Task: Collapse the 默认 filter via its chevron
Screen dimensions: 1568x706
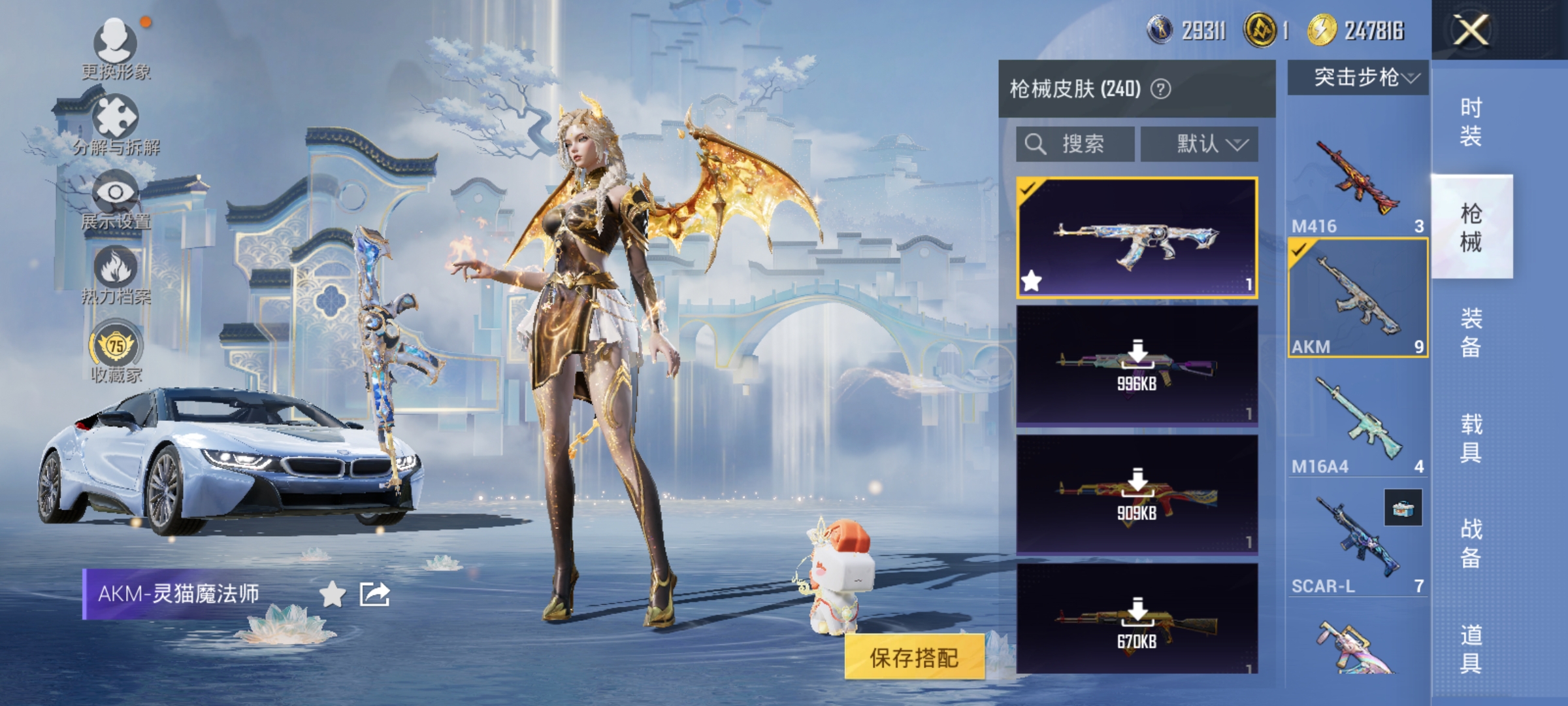Action: coord(1238,145)
